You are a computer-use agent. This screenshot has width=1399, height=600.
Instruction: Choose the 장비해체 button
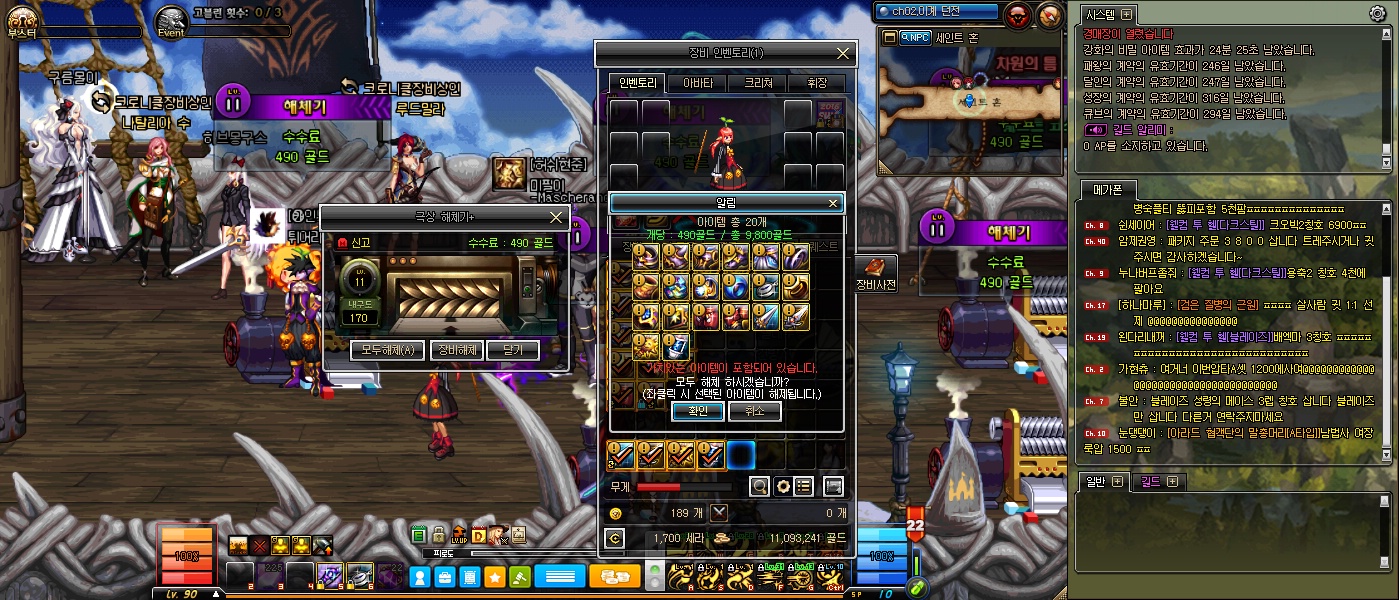[x=456, y=350]
